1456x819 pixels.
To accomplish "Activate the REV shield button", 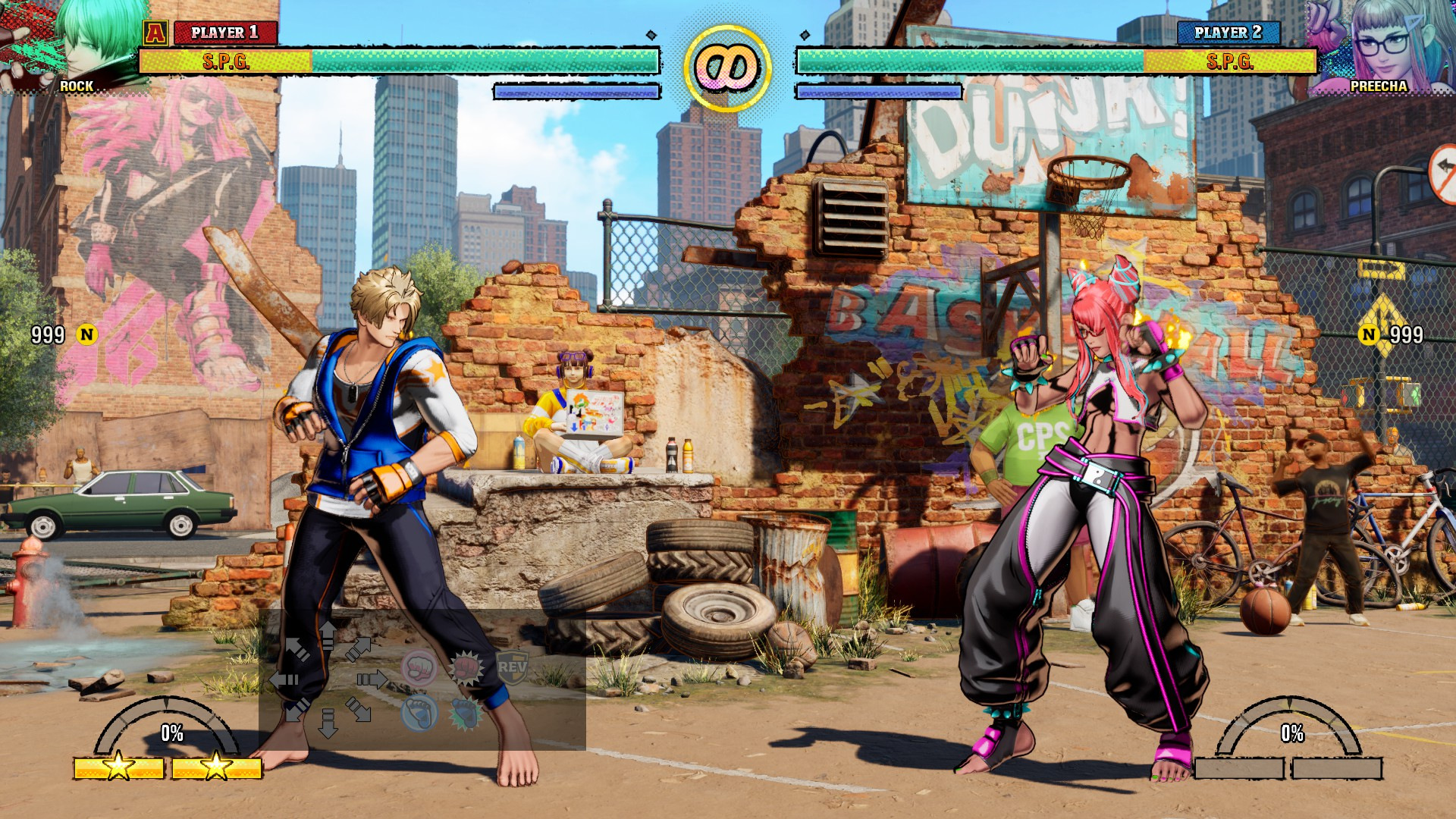I will point(512,668).
